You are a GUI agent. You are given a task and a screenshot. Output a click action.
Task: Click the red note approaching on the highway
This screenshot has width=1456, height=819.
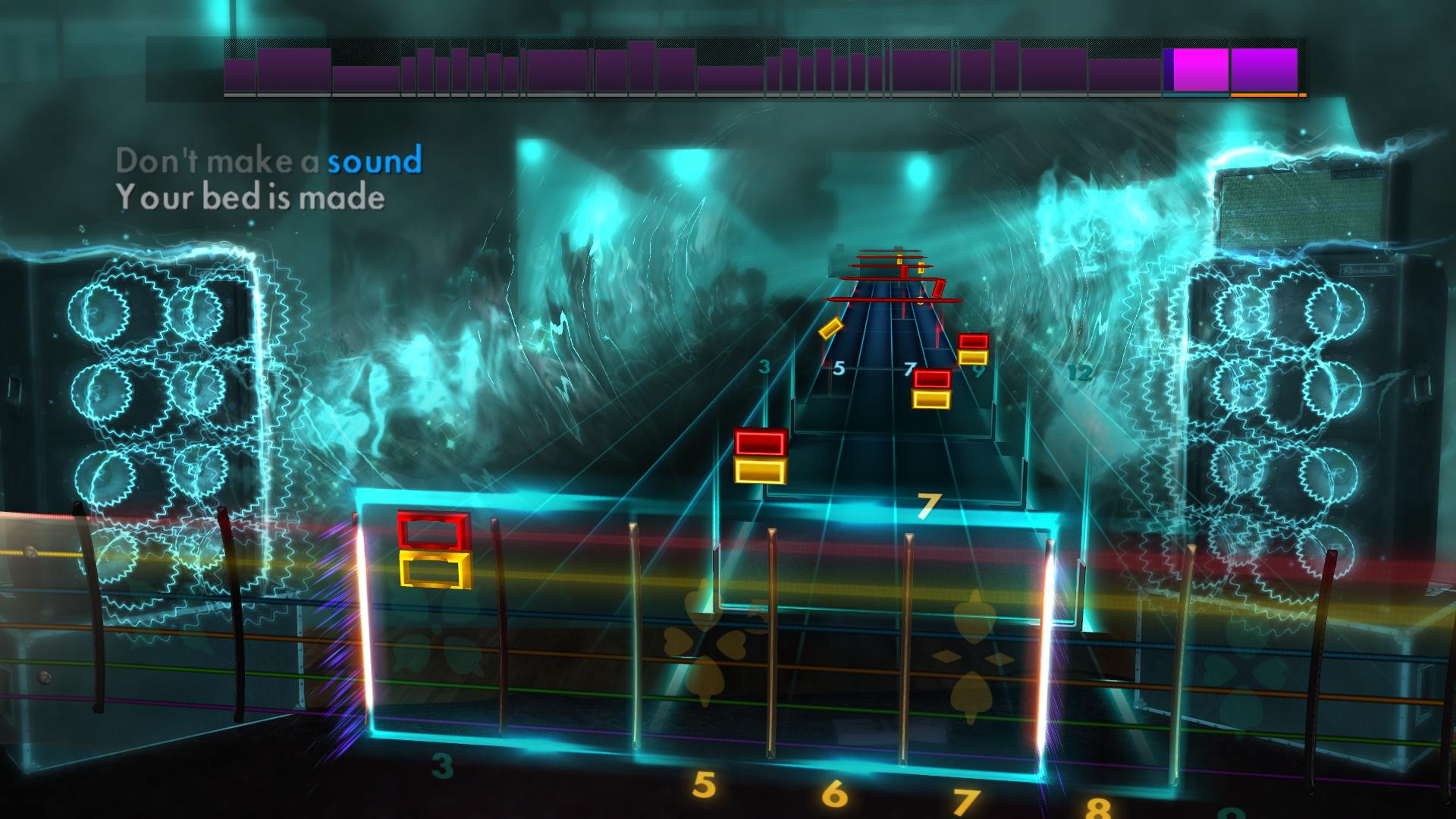(x=761, y=443)
